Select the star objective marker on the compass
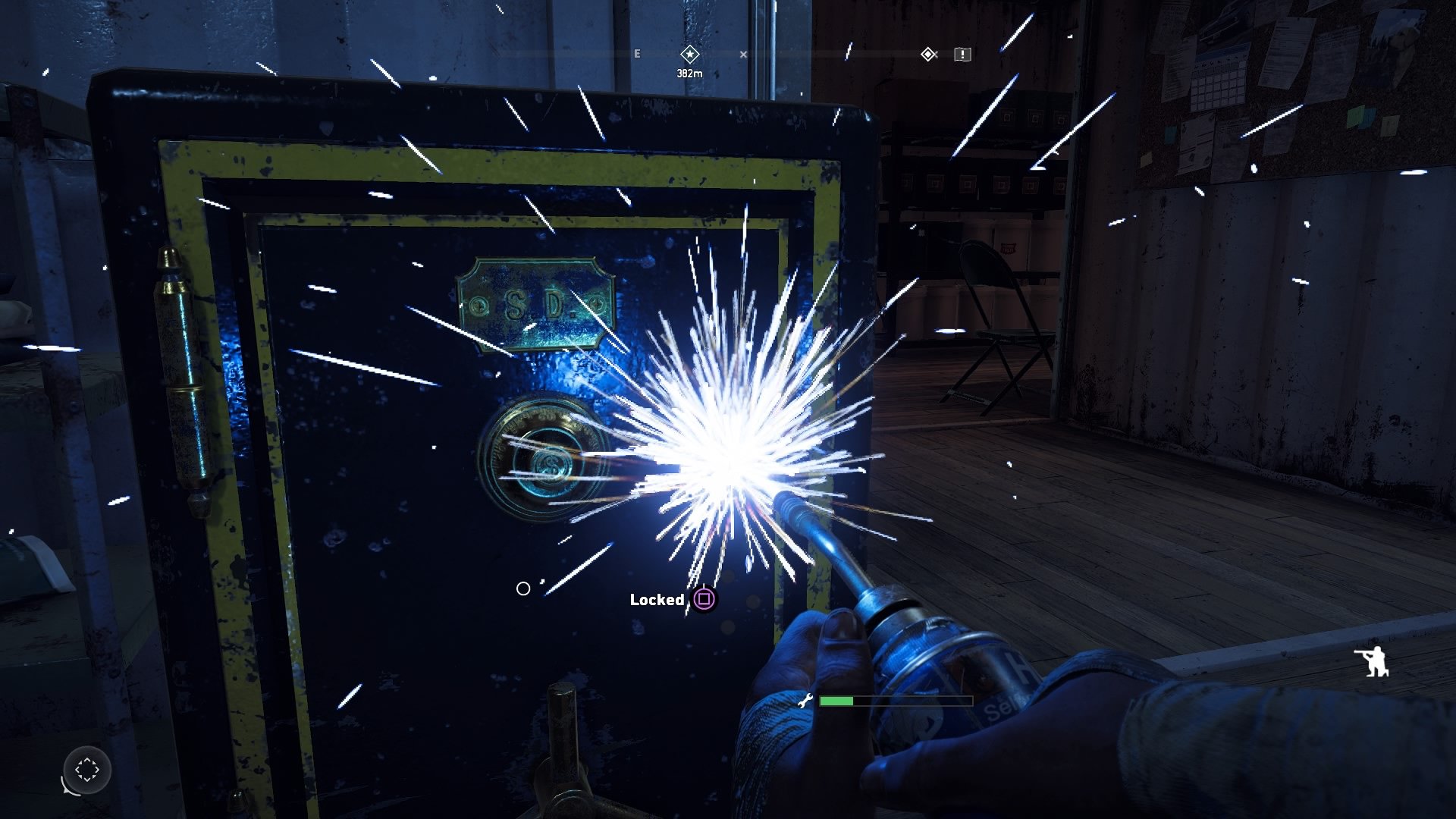This screenshot has height=819, width=1456. 689,54
